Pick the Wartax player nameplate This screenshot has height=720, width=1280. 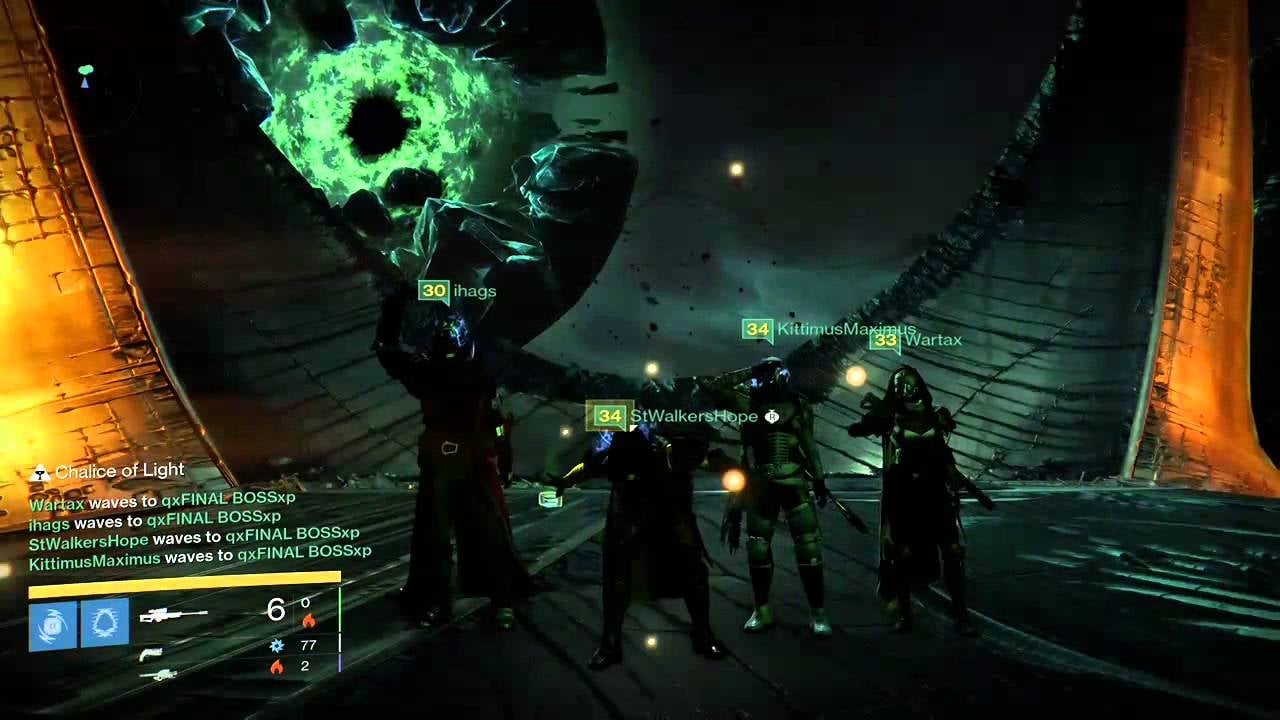pos(916,340)
